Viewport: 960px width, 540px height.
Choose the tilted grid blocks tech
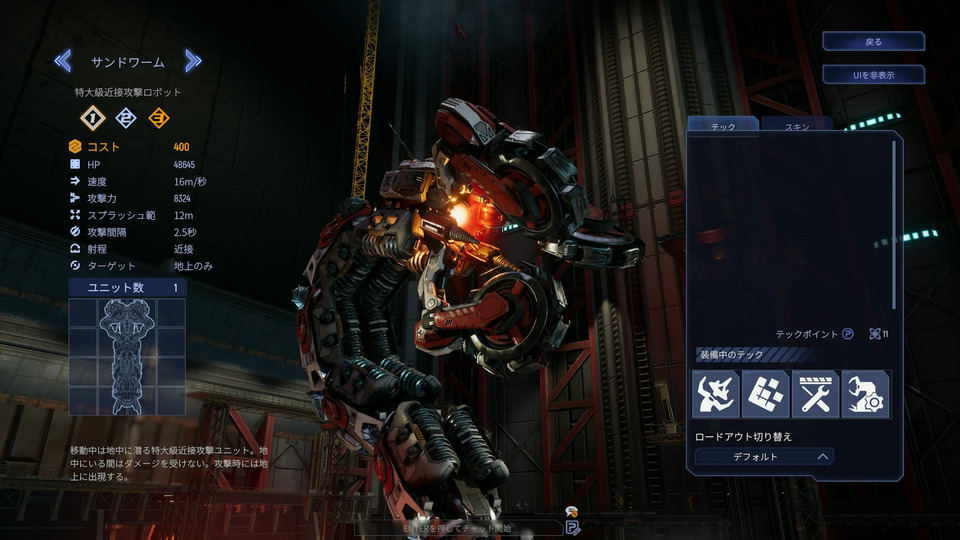765,394
